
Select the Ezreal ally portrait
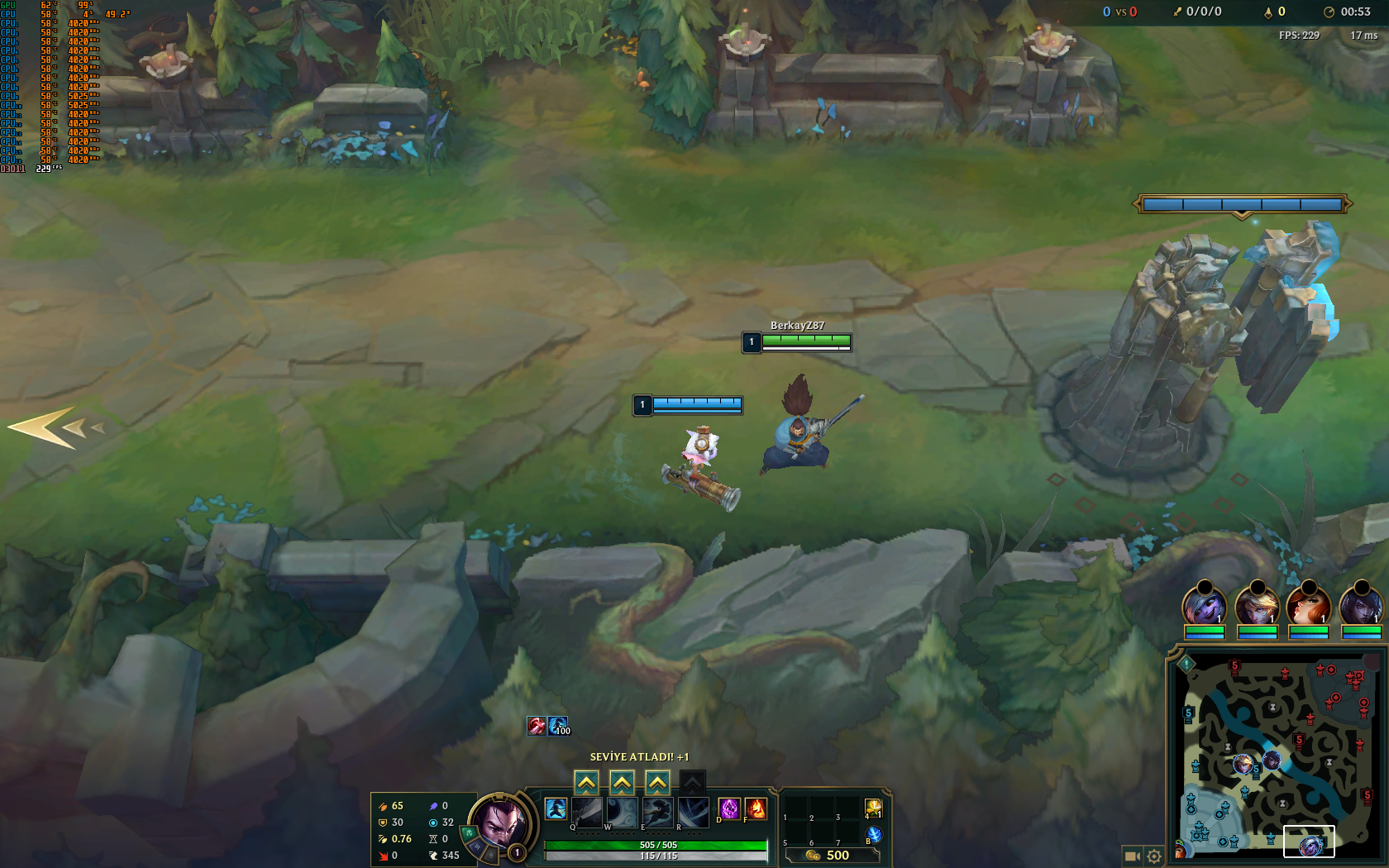tap(1257, 606)
